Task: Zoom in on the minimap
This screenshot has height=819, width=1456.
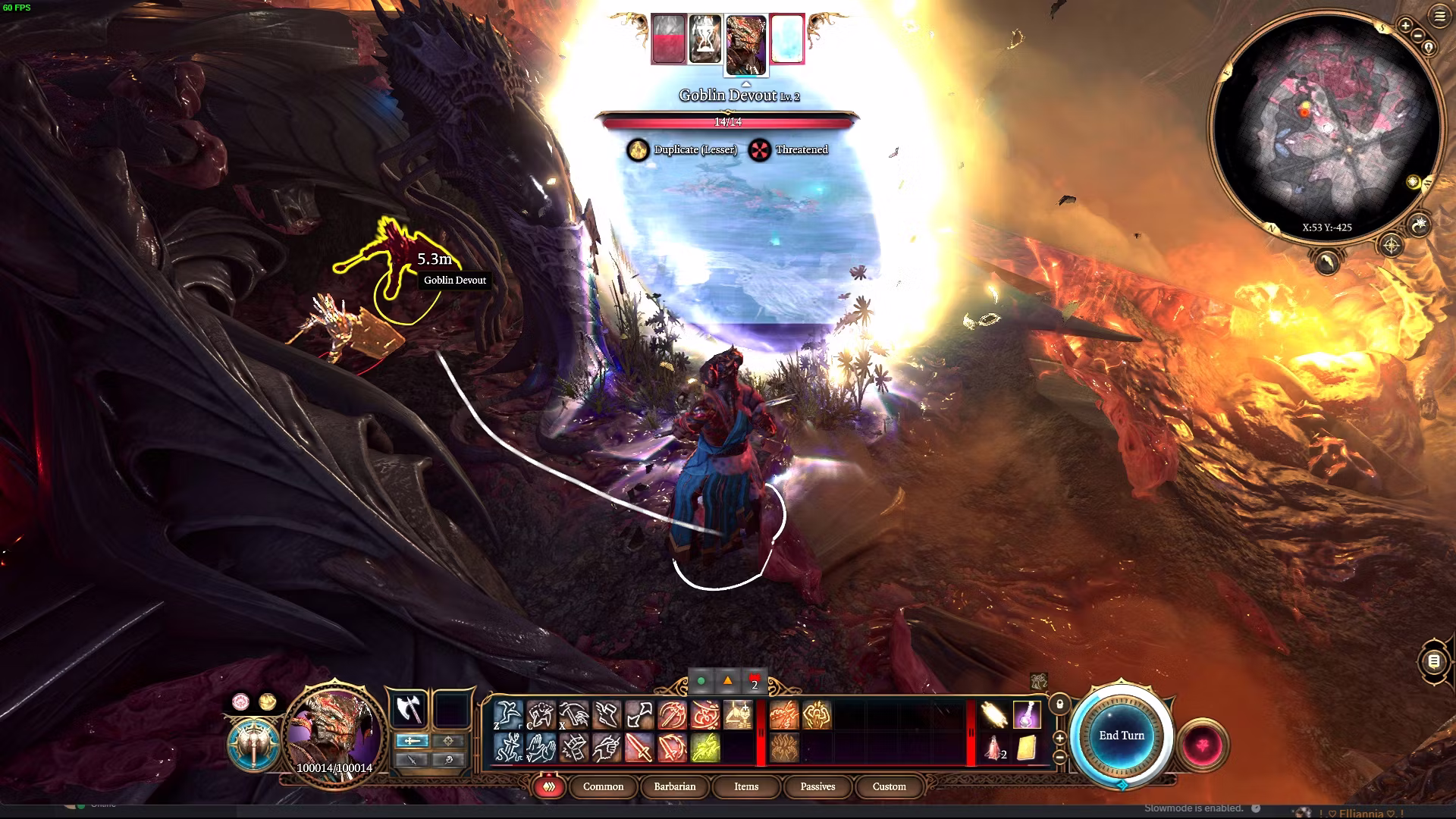Action: (x=1405, y=26)
